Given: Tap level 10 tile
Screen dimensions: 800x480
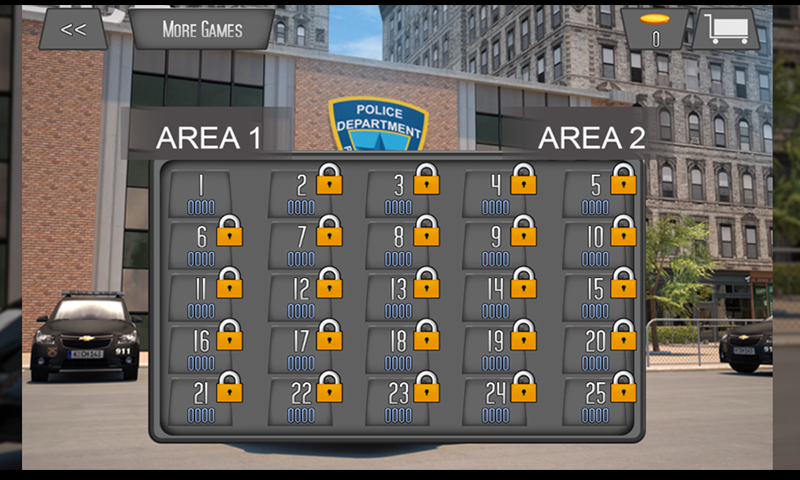Looking at the screenshot, I should [597, 245].
